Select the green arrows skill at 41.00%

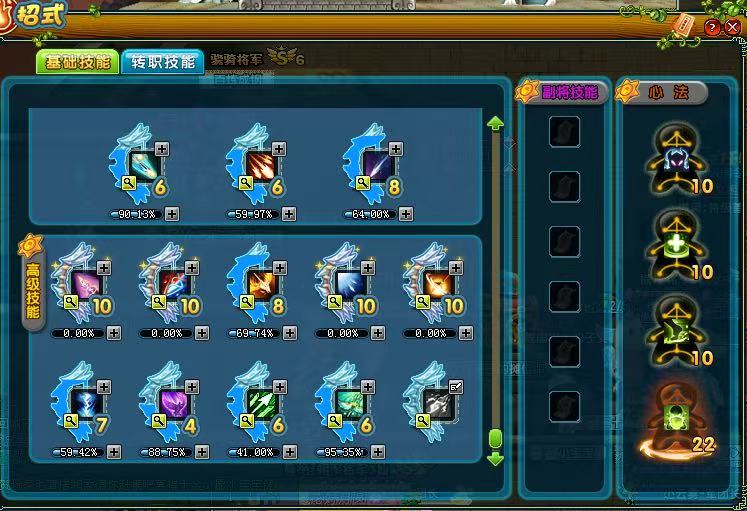coord(259,403)
